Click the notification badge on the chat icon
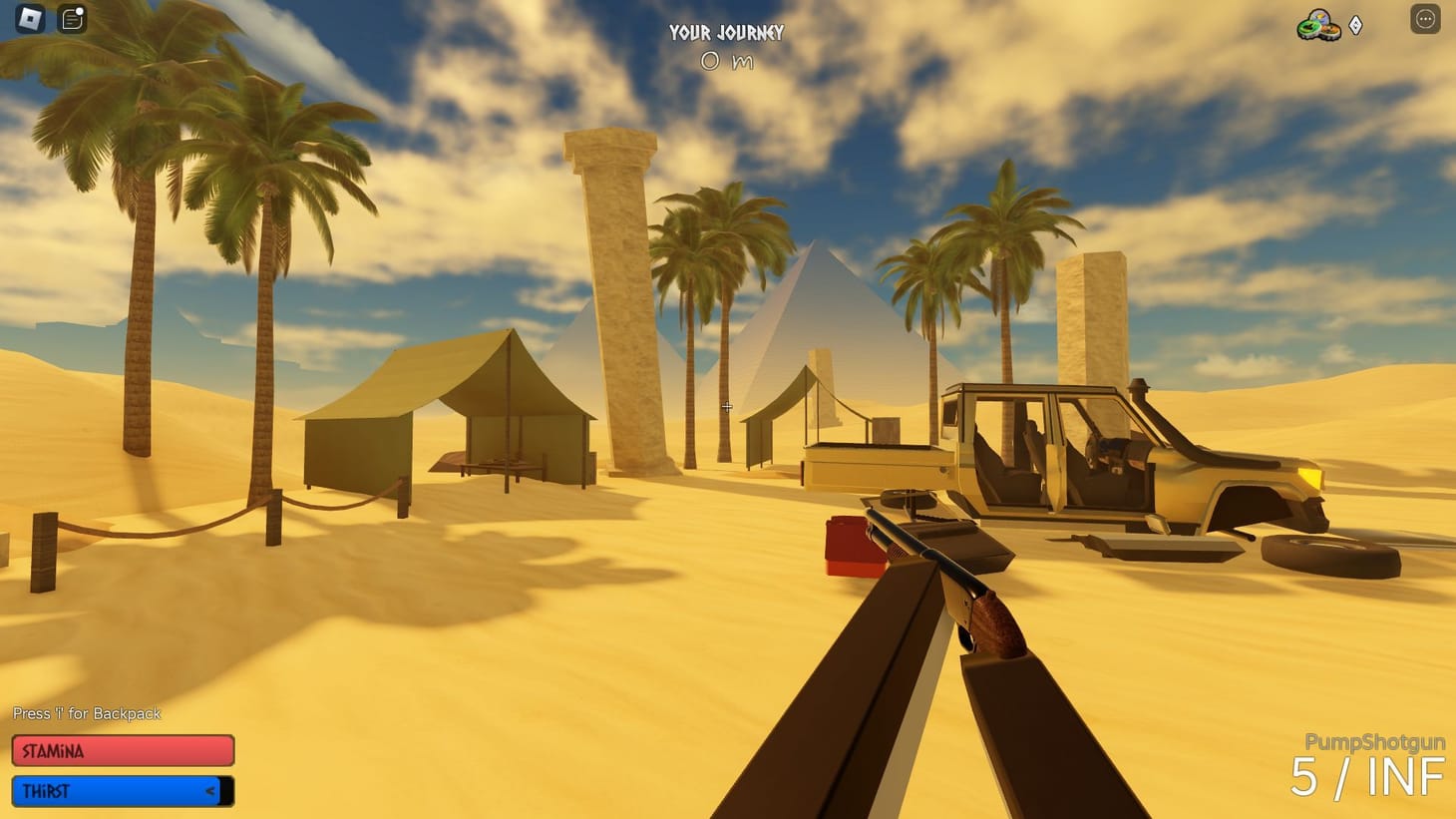Viewport: 1456px width, 819px height. click(x=80, y=10)
